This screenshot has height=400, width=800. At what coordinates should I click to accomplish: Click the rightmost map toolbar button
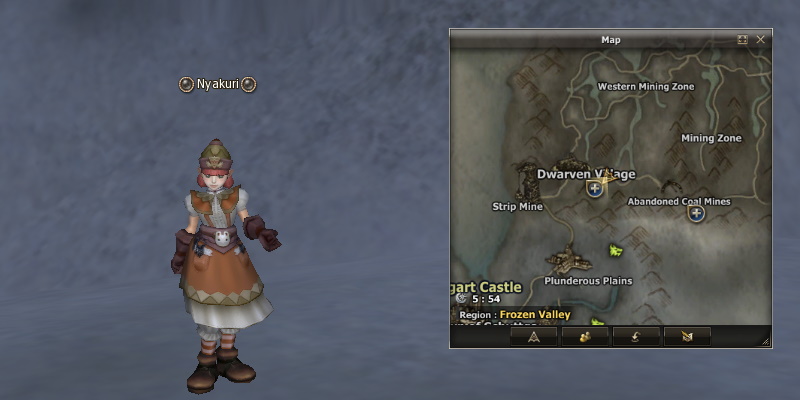coord(687,336)
